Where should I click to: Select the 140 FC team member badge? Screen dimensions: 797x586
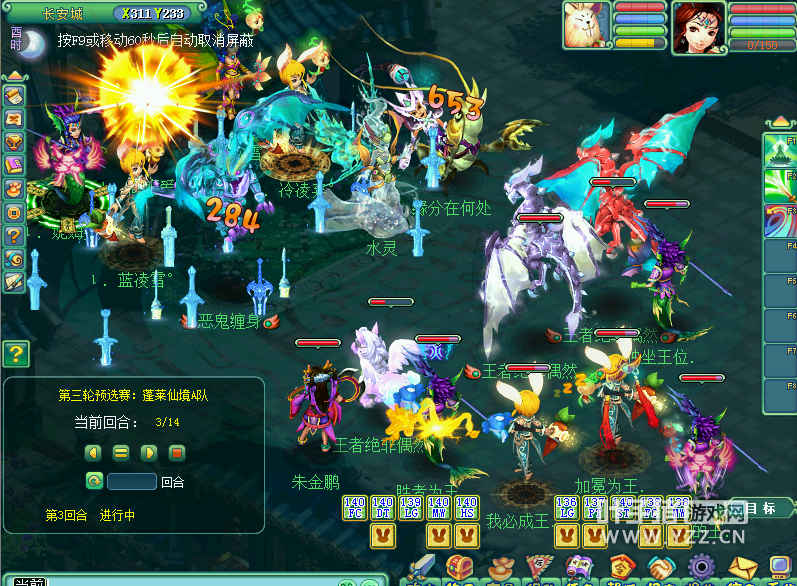pyautogui.click(x=354, y=507)
